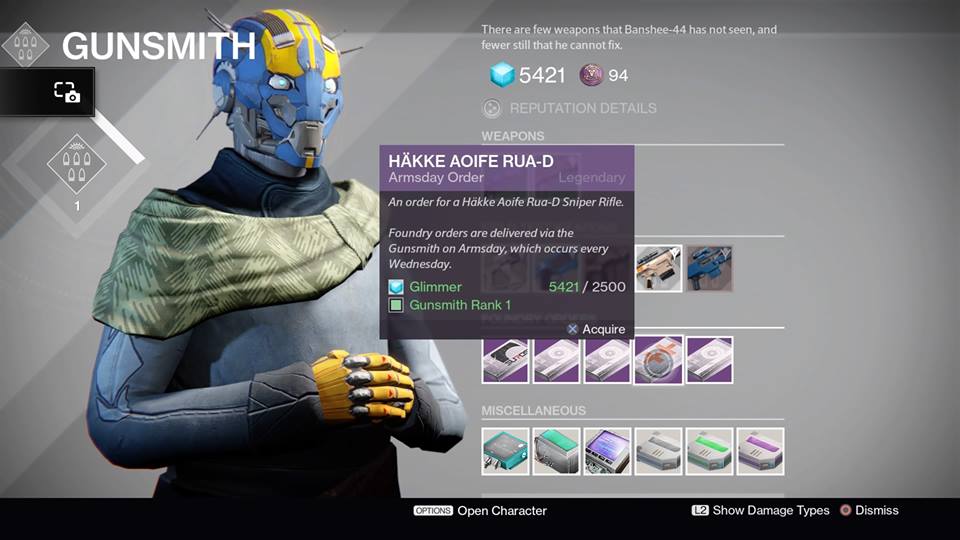Select the tan rifle in the weapons row
The image size is (960, 540).
[658, 268]
